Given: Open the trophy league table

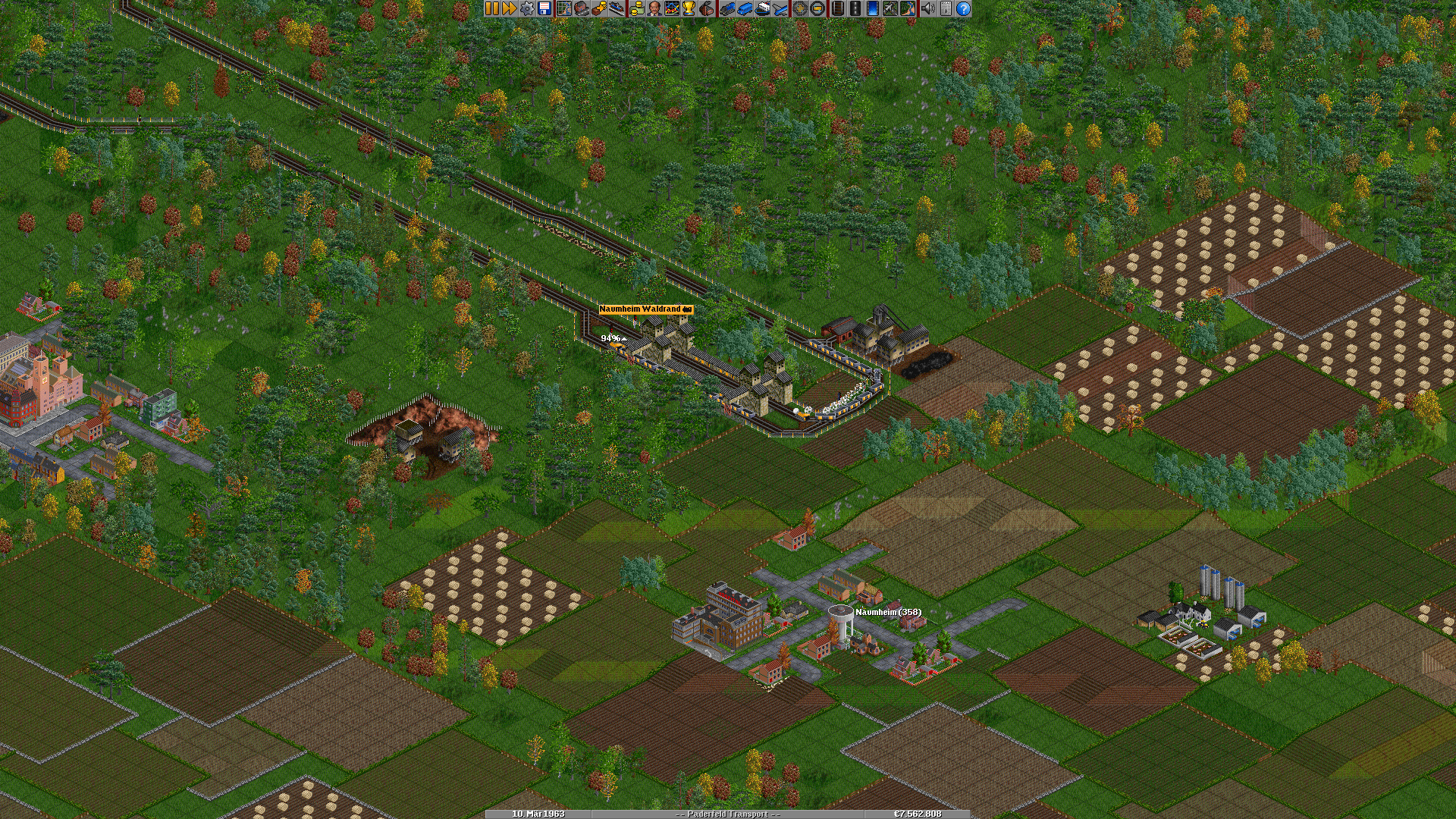Looking at the screenshot, I should point(689,8).
